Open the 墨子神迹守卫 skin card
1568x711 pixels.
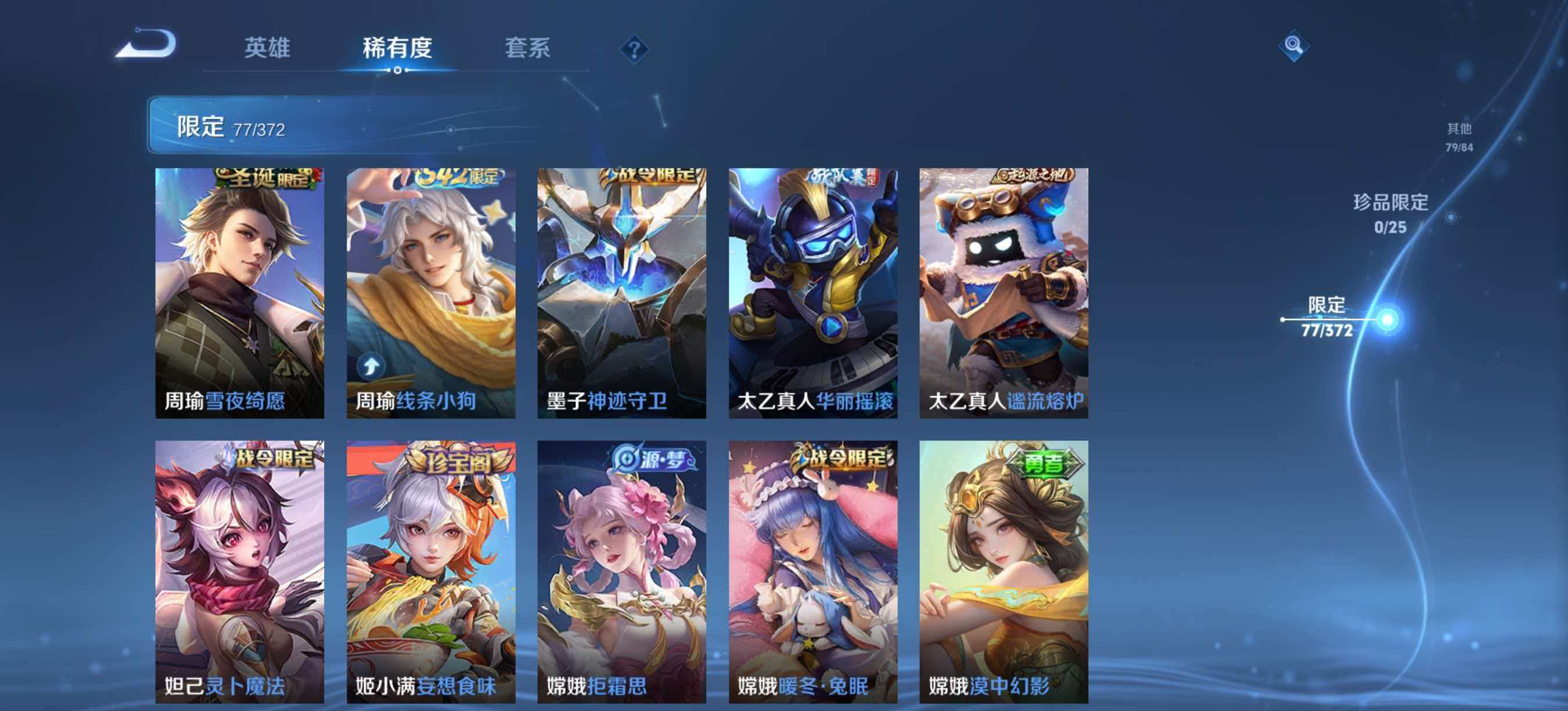point(622,292)
